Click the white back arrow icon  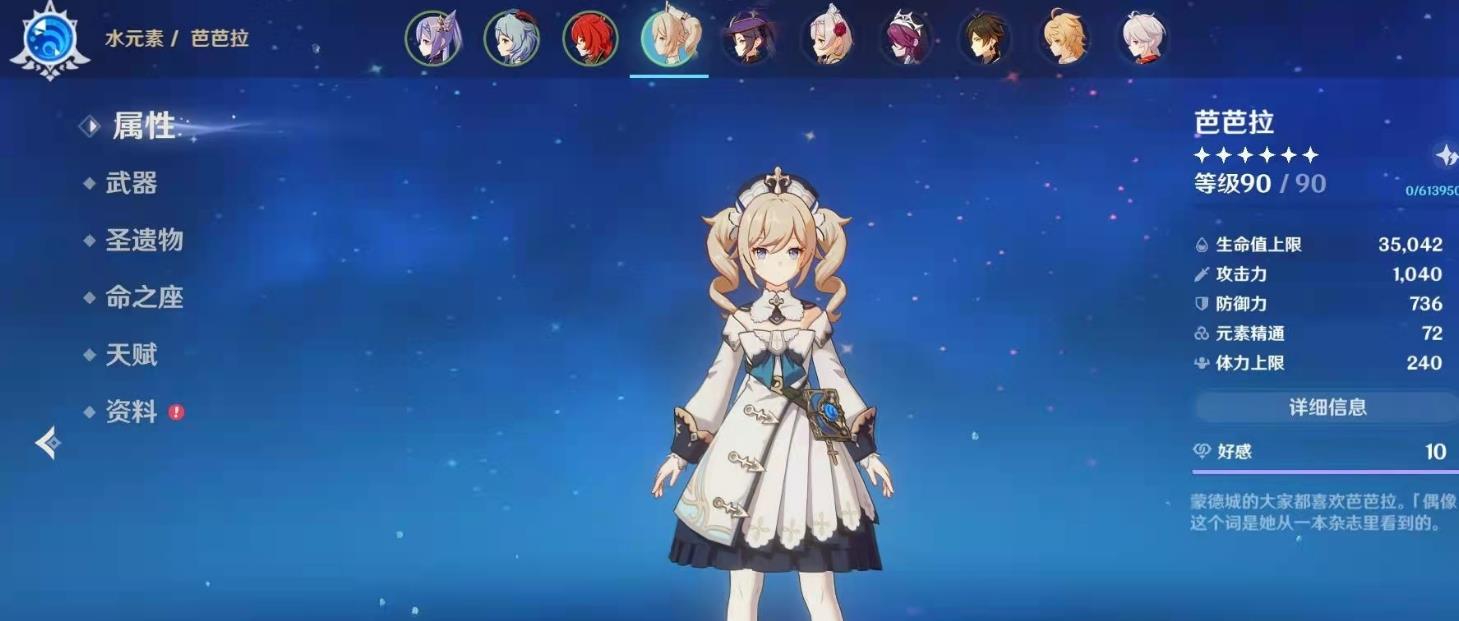click(x=48, y=442)
